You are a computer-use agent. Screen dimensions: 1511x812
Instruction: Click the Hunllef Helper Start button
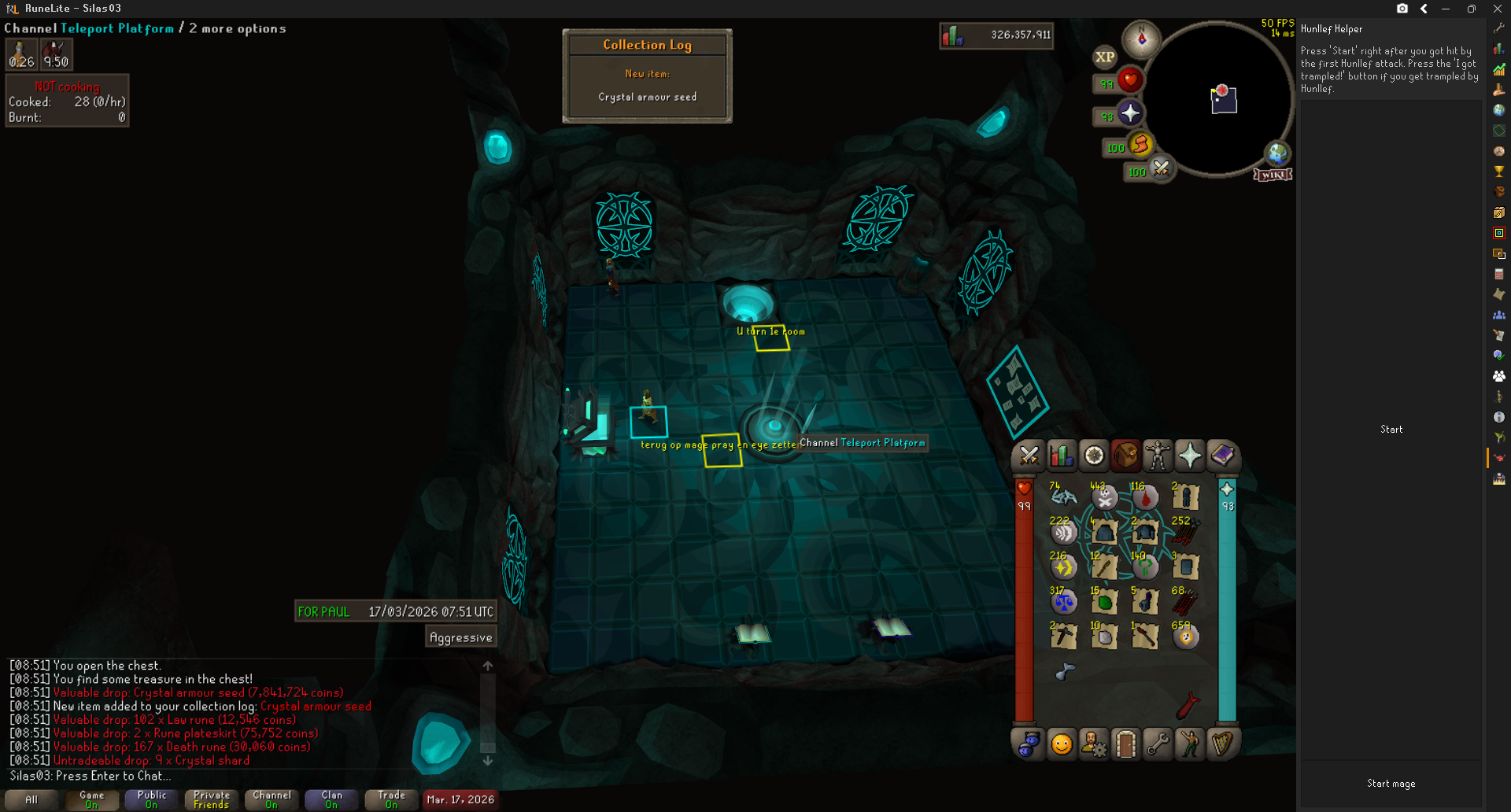(1391, 430)
